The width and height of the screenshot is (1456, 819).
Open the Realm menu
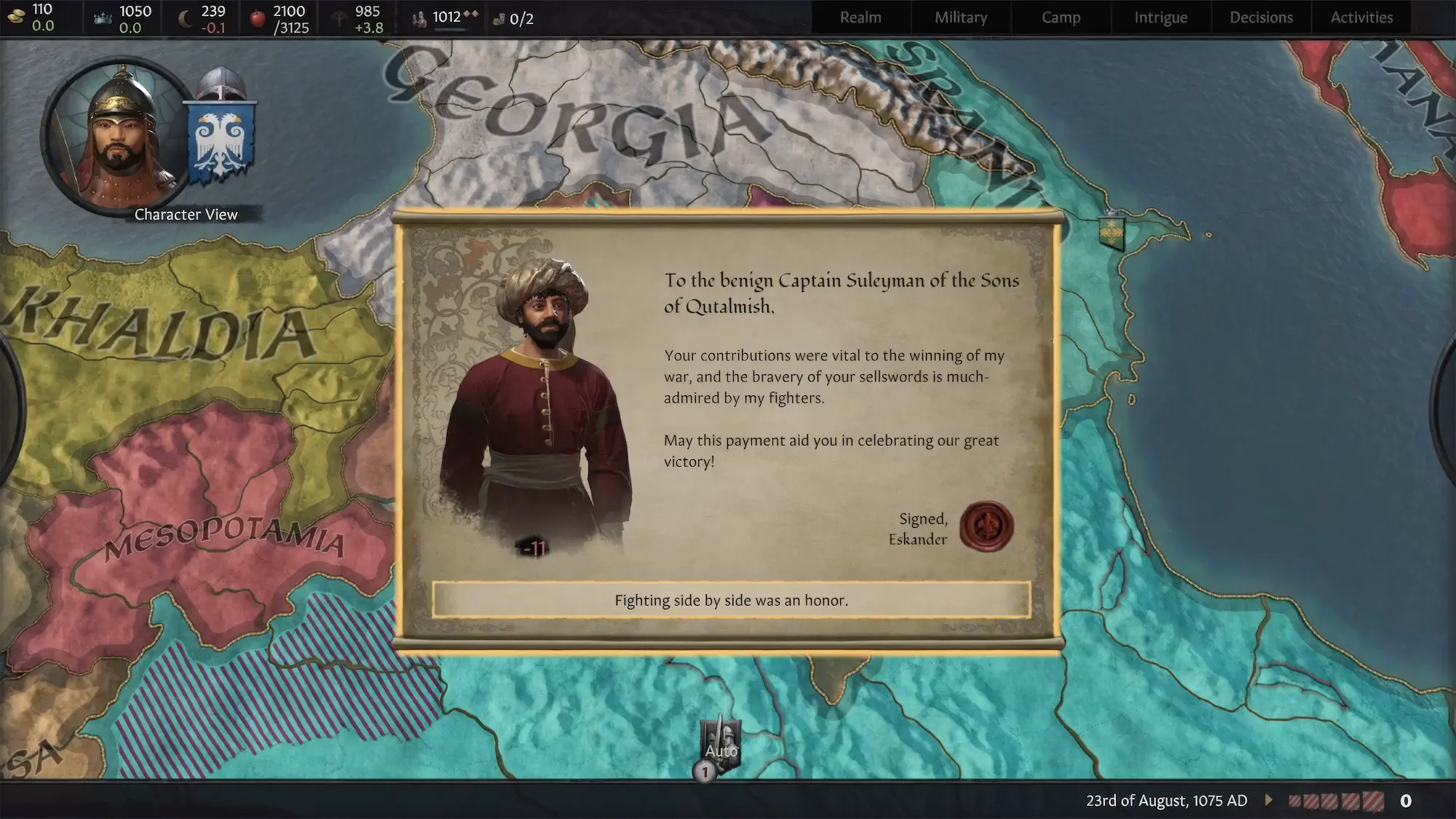coord(860,17)
